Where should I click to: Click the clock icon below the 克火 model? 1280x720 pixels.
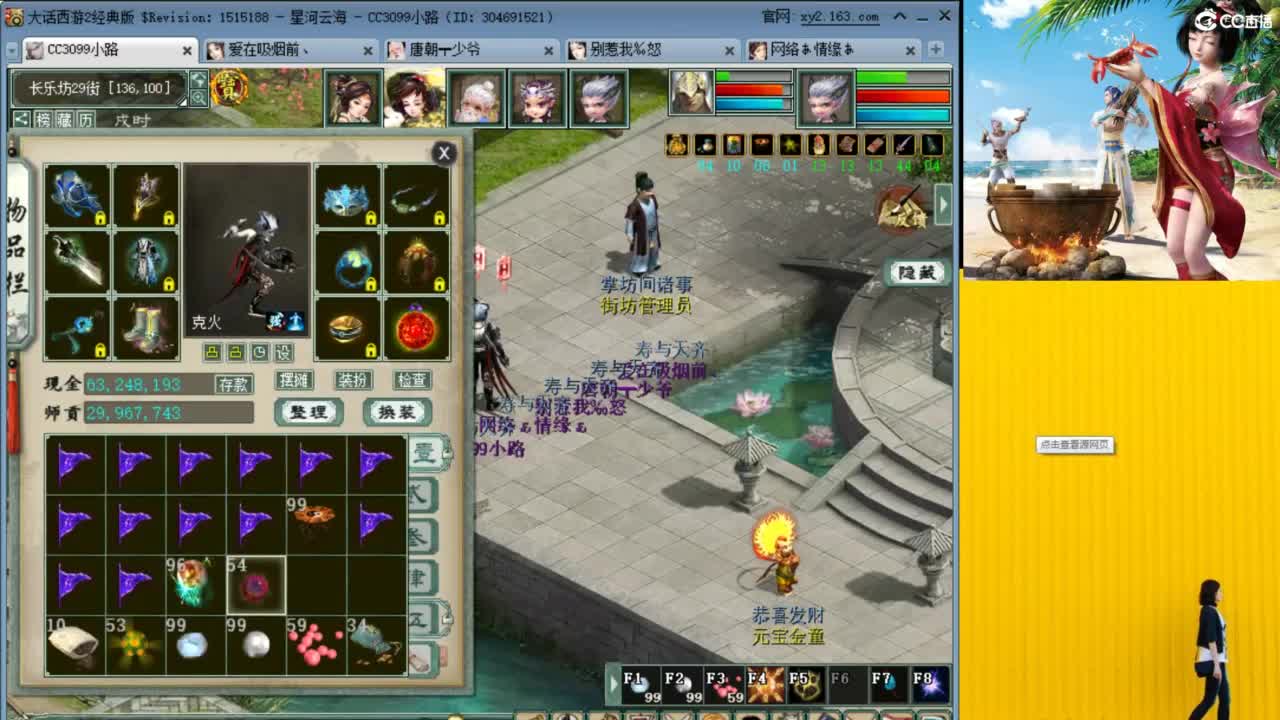[x=260, y=351]
